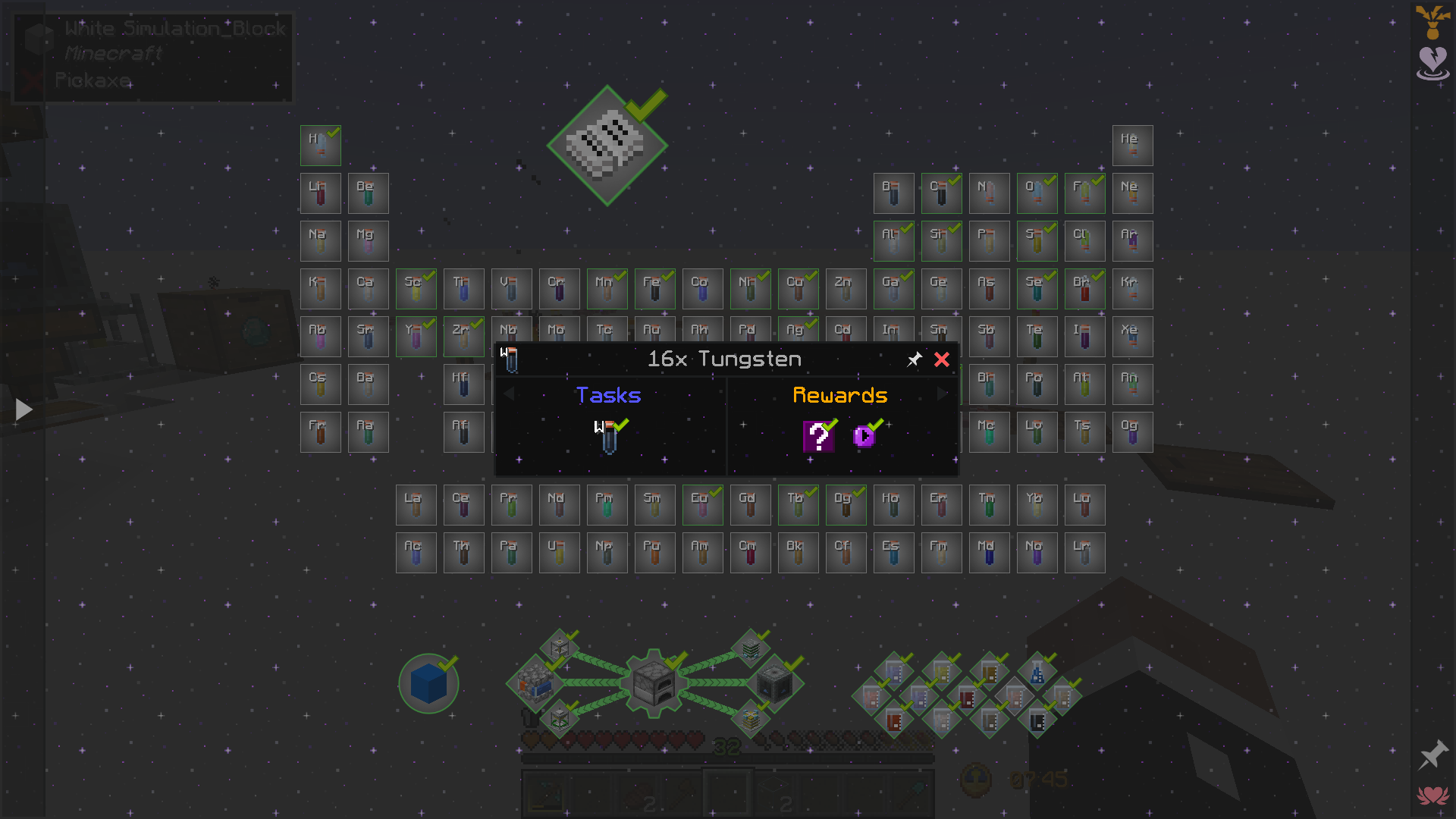Click the right arrow beside Rewards

[x=942, y=394]
